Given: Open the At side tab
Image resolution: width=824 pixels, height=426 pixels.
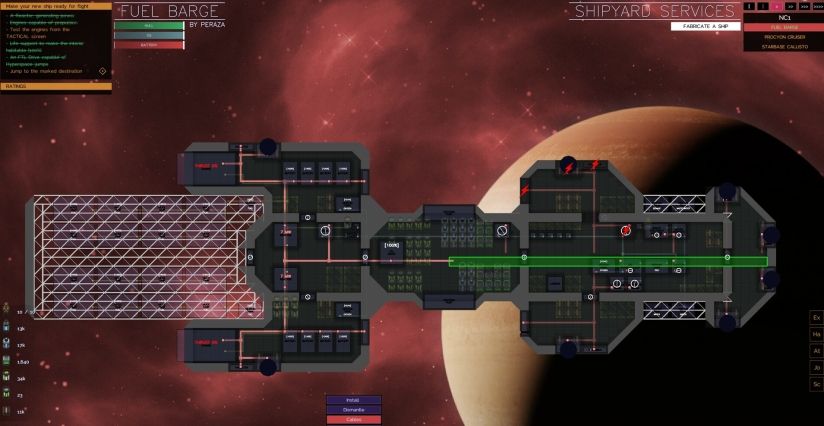Looking at the screenshot, I should pyautogui.click(x=816, y=351).
